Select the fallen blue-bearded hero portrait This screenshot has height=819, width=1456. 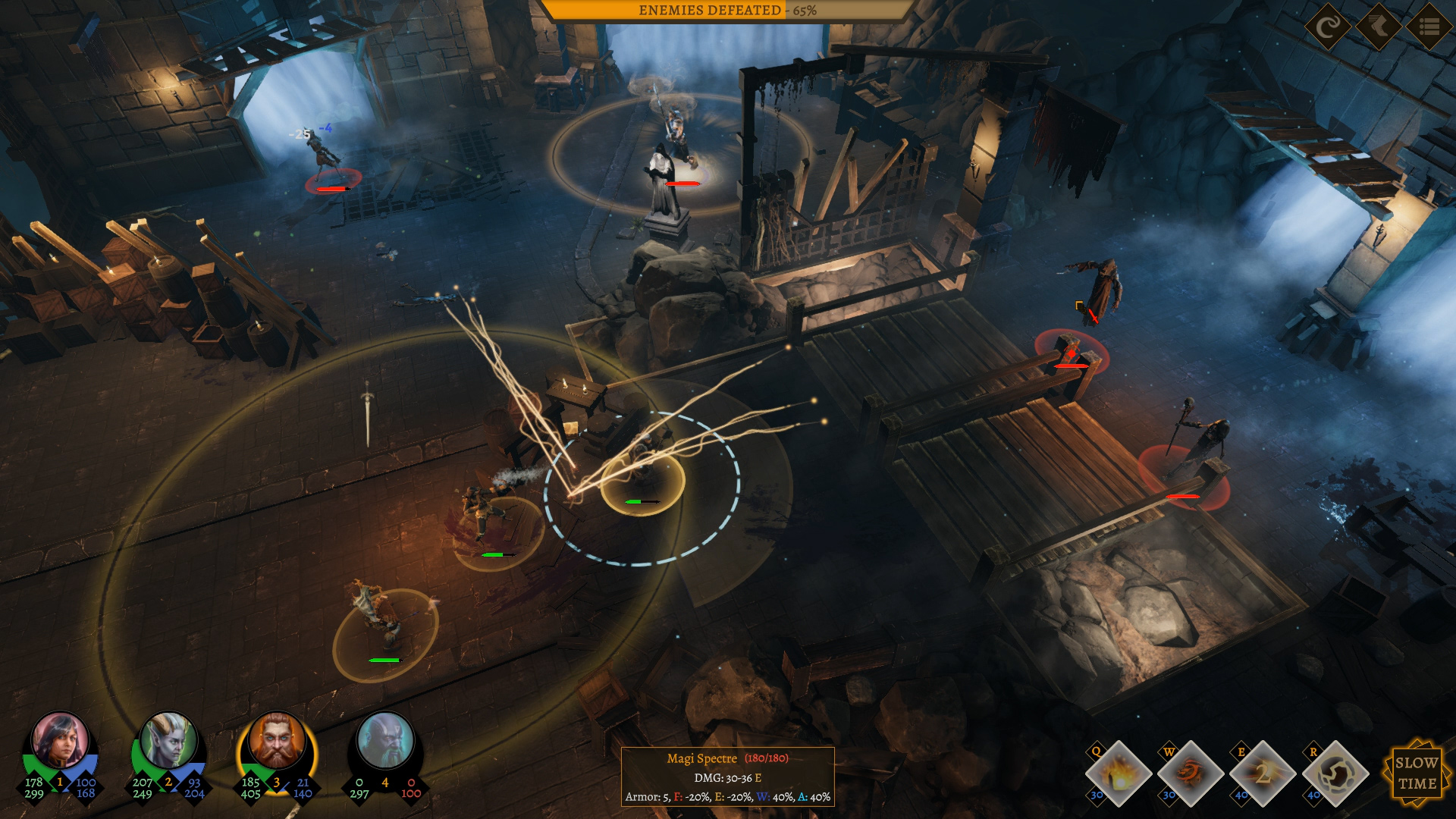[385, 741]
